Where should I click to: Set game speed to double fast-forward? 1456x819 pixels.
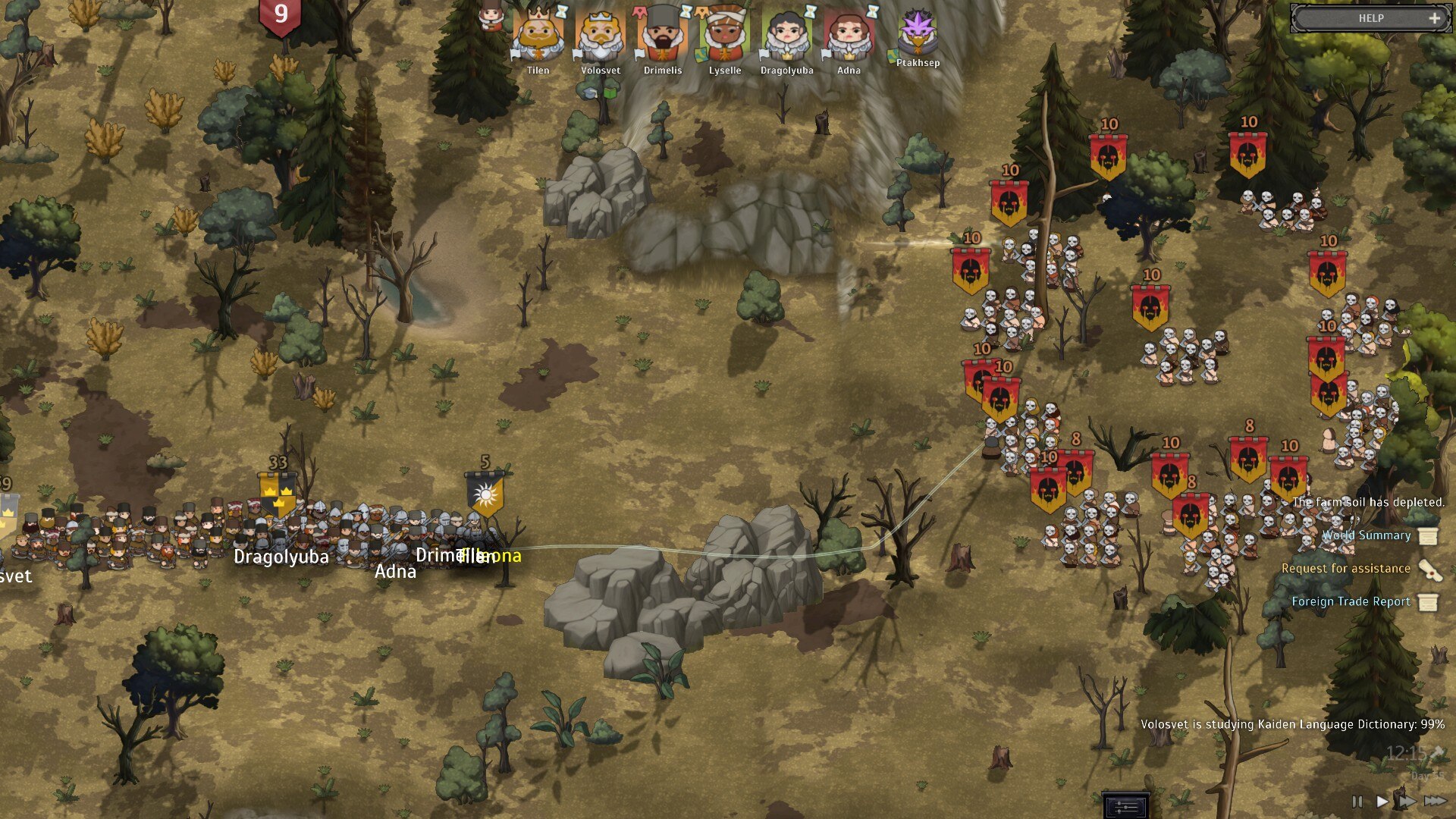(x=1407, y=801)
